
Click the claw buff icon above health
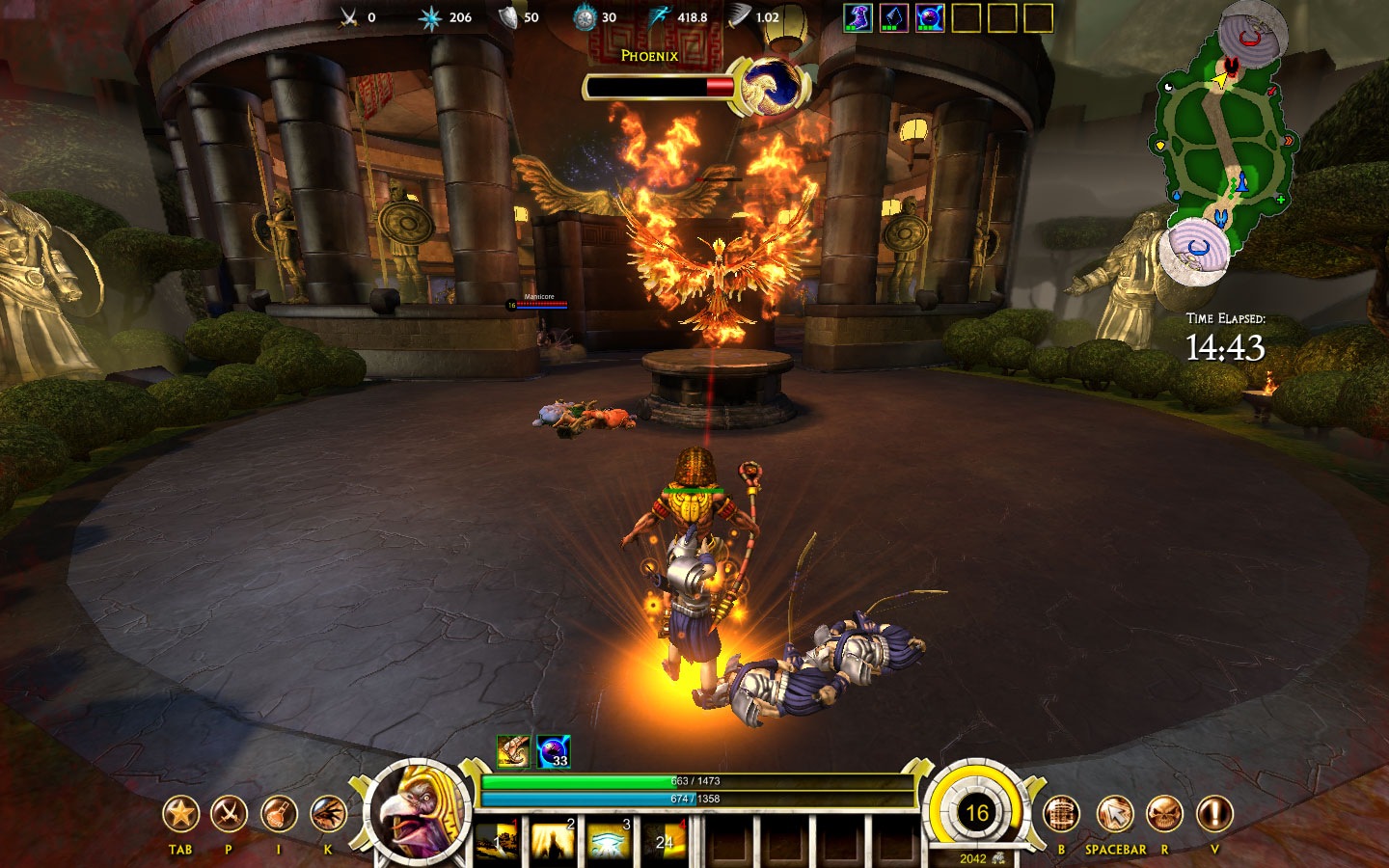[x=513, y=751]
